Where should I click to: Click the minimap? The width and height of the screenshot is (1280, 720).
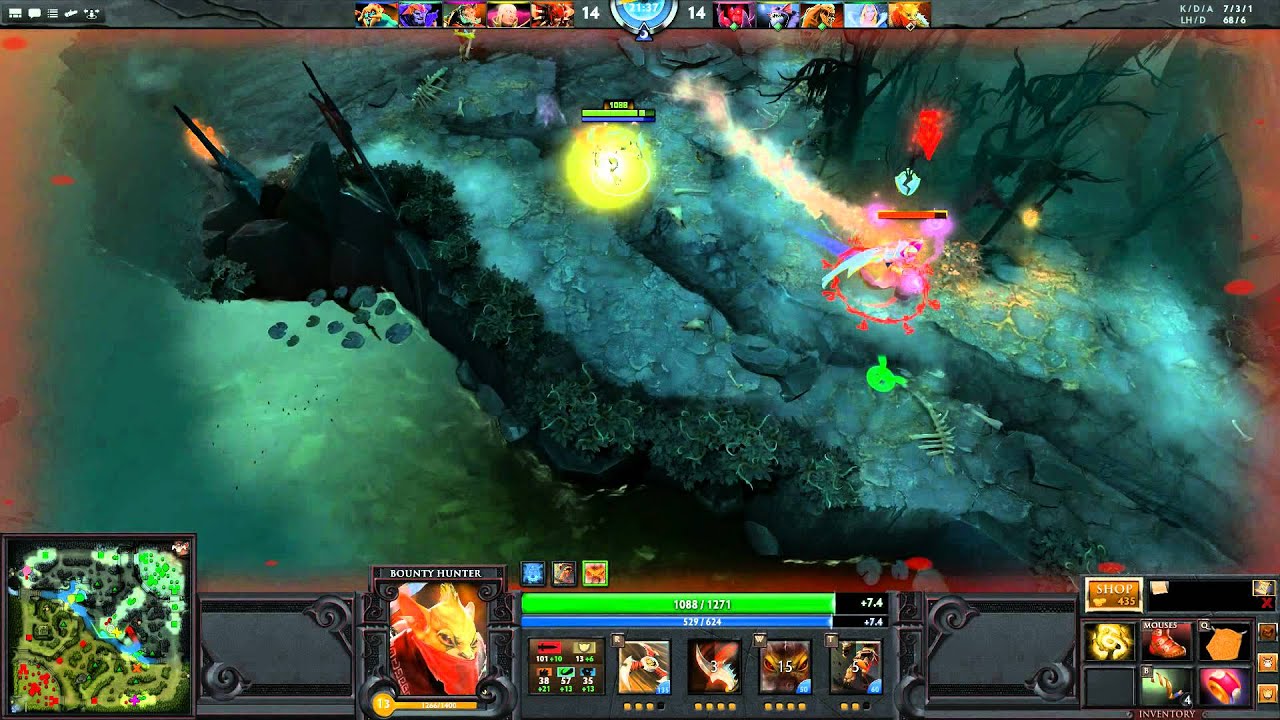pyautogui.click(x=98, y=627)
